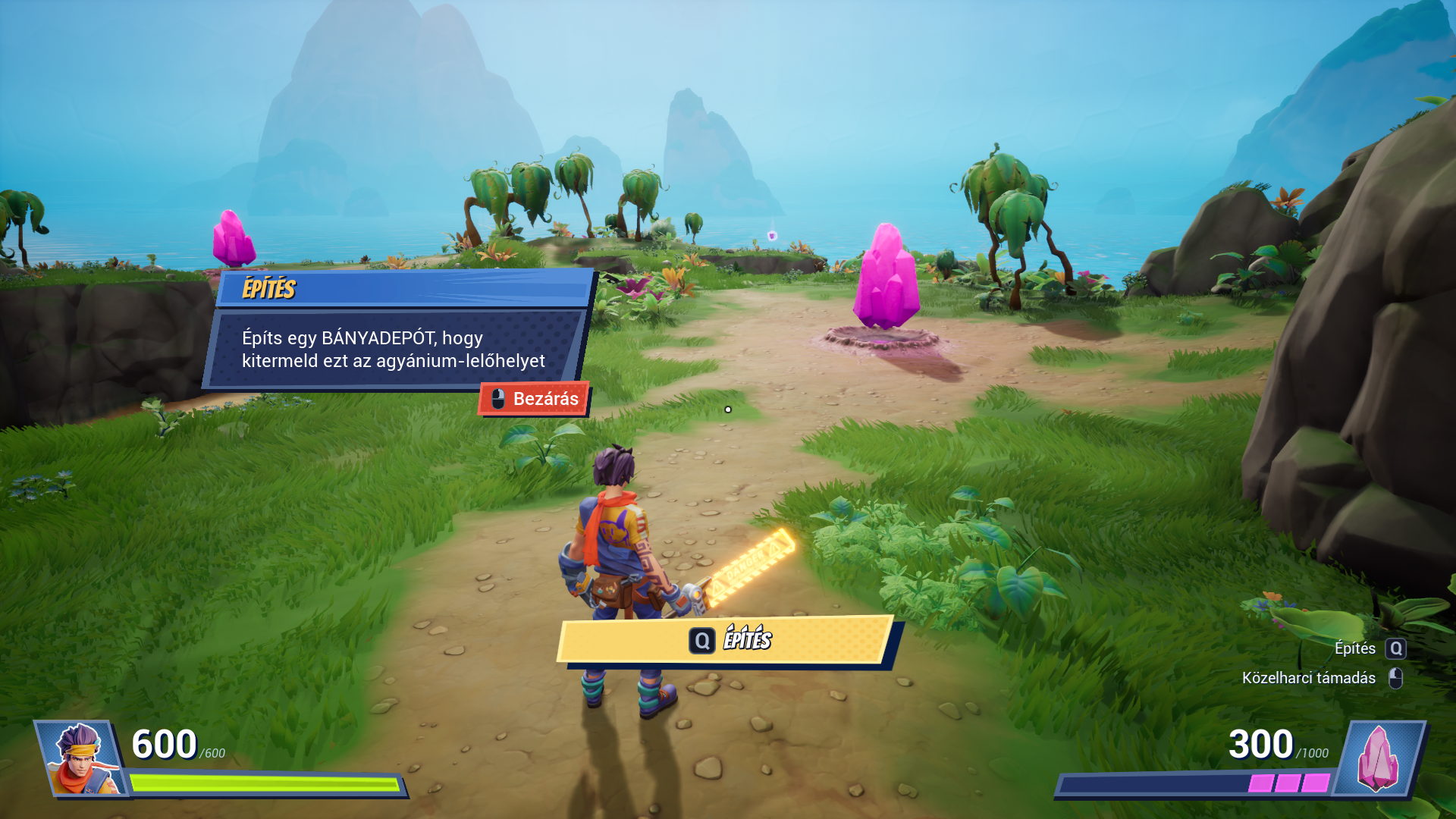Click the hero portrait icon
The image size is (1456, 819).
[x=81, y=758]
